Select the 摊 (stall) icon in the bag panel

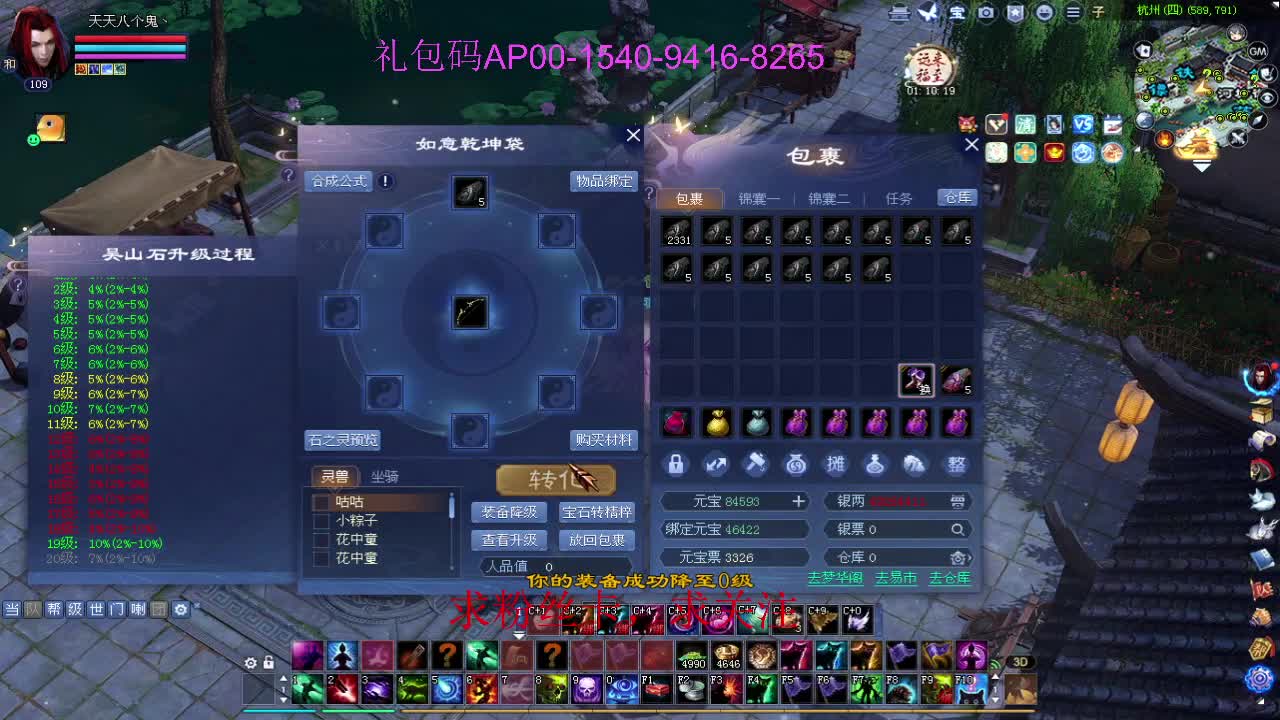pos(836,462)
